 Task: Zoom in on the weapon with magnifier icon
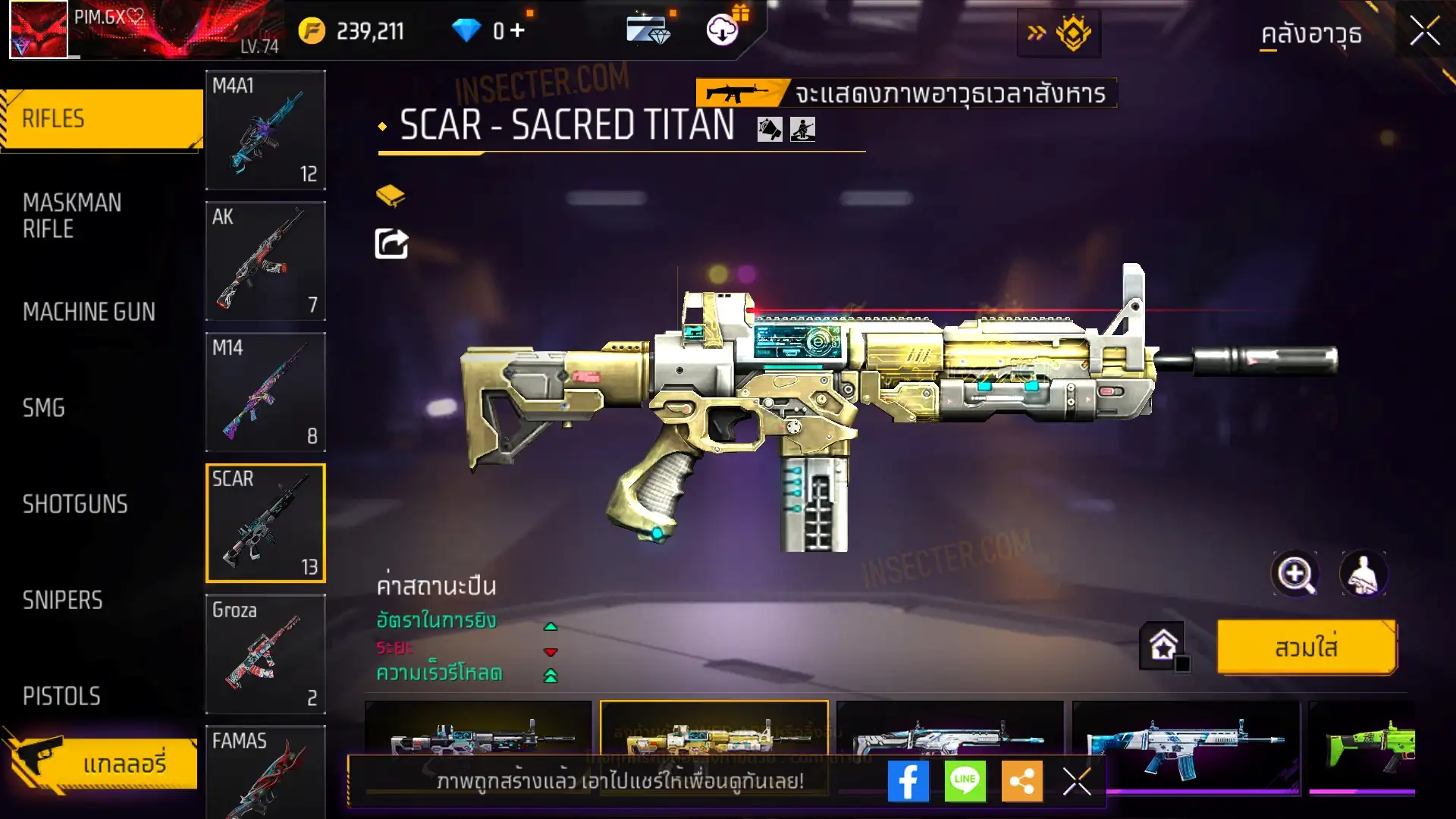[1295, 574]
